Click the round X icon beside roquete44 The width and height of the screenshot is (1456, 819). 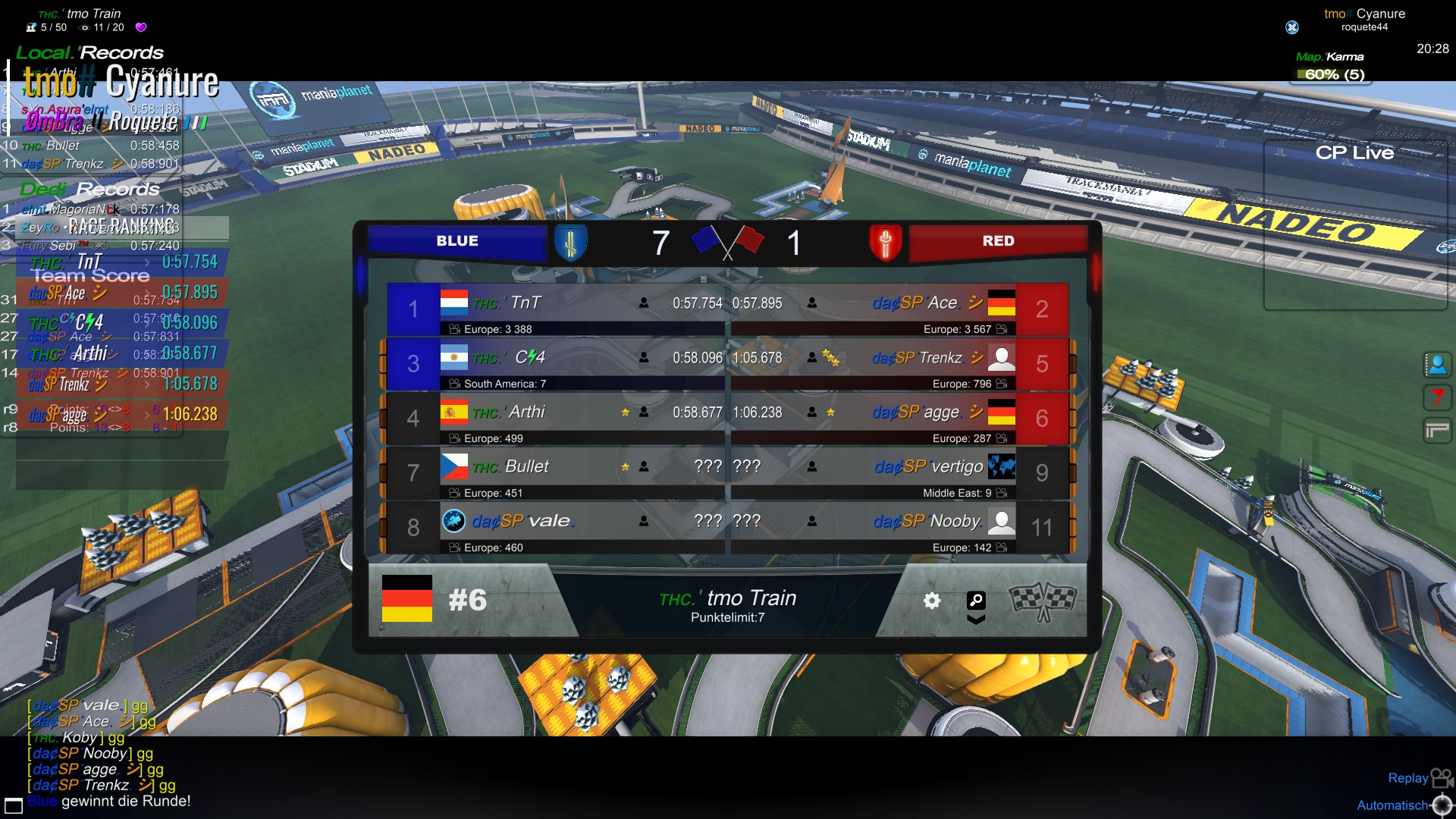pyautogui.click(x=1292, y=27)
